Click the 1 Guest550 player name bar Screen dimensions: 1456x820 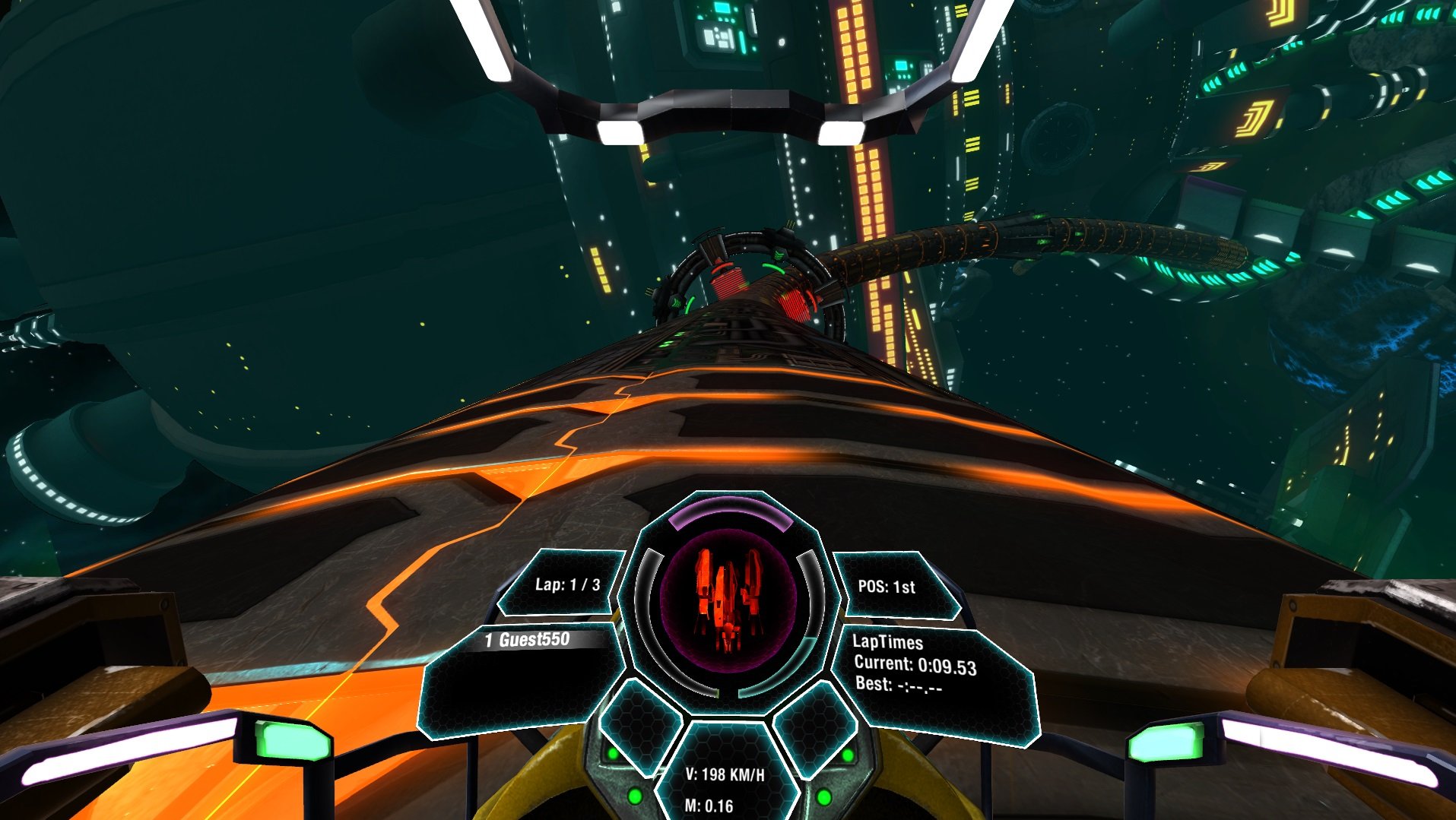click(525, 641)
